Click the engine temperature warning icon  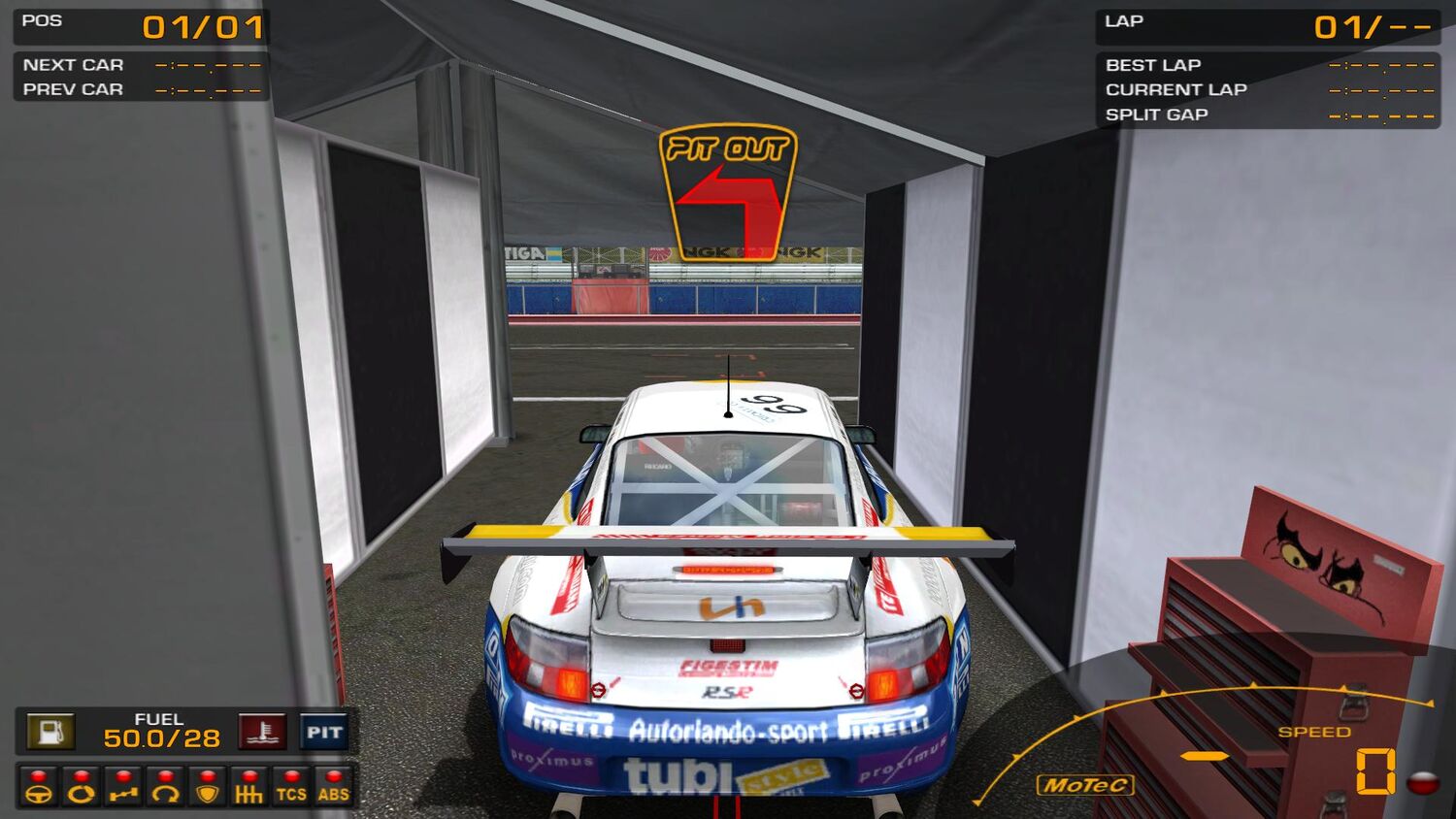tap(262, 732)
